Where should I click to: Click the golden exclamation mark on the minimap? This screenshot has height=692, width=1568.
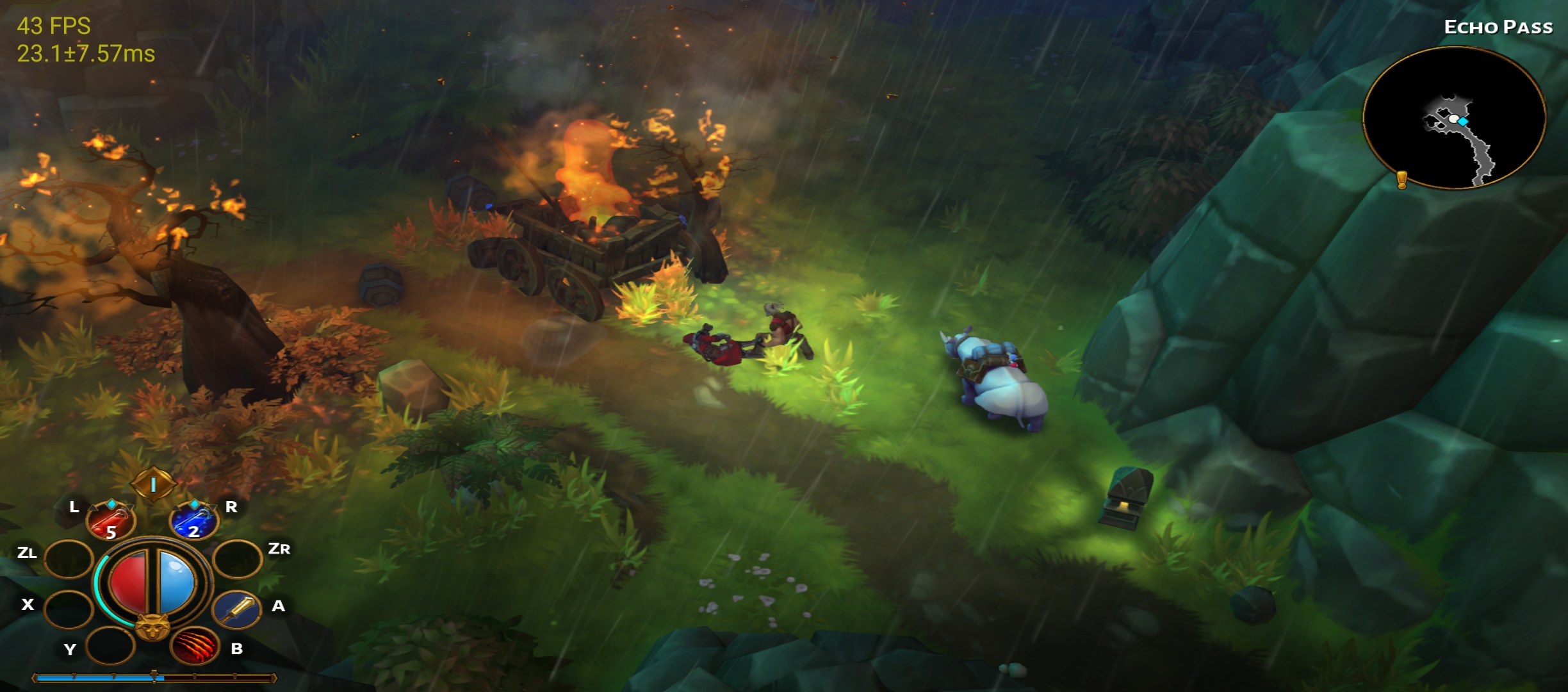1401,180
